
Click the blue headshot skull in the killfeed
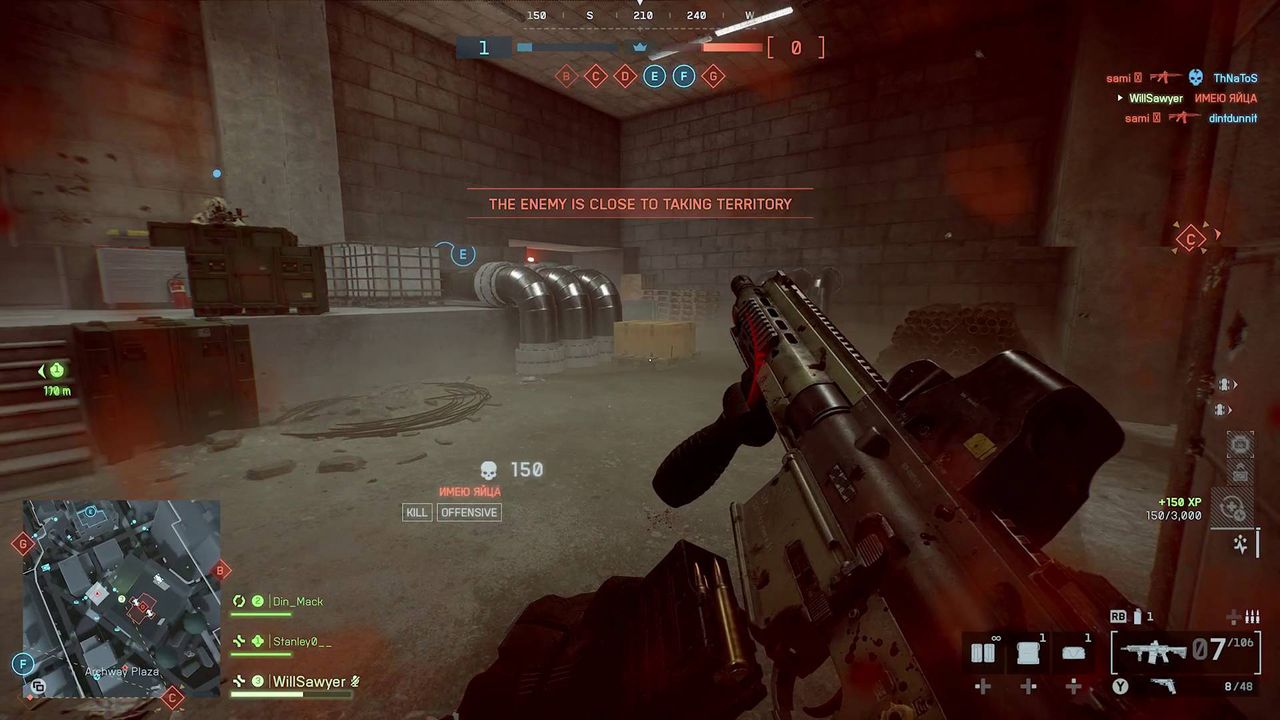click(1197, 78)
